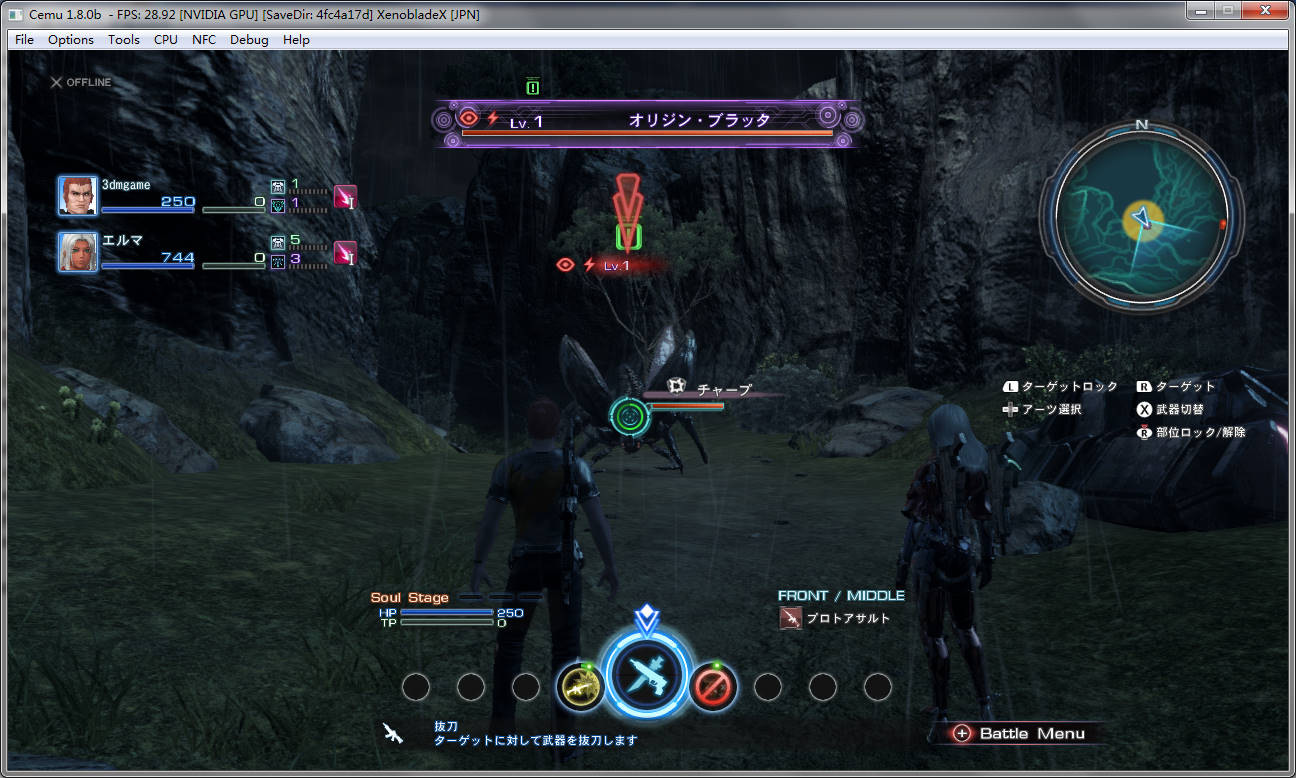This screenshot has width=1296, height=778.
Task: Select the 3dmgame party portrait
Action: click(x=77, y=196)
